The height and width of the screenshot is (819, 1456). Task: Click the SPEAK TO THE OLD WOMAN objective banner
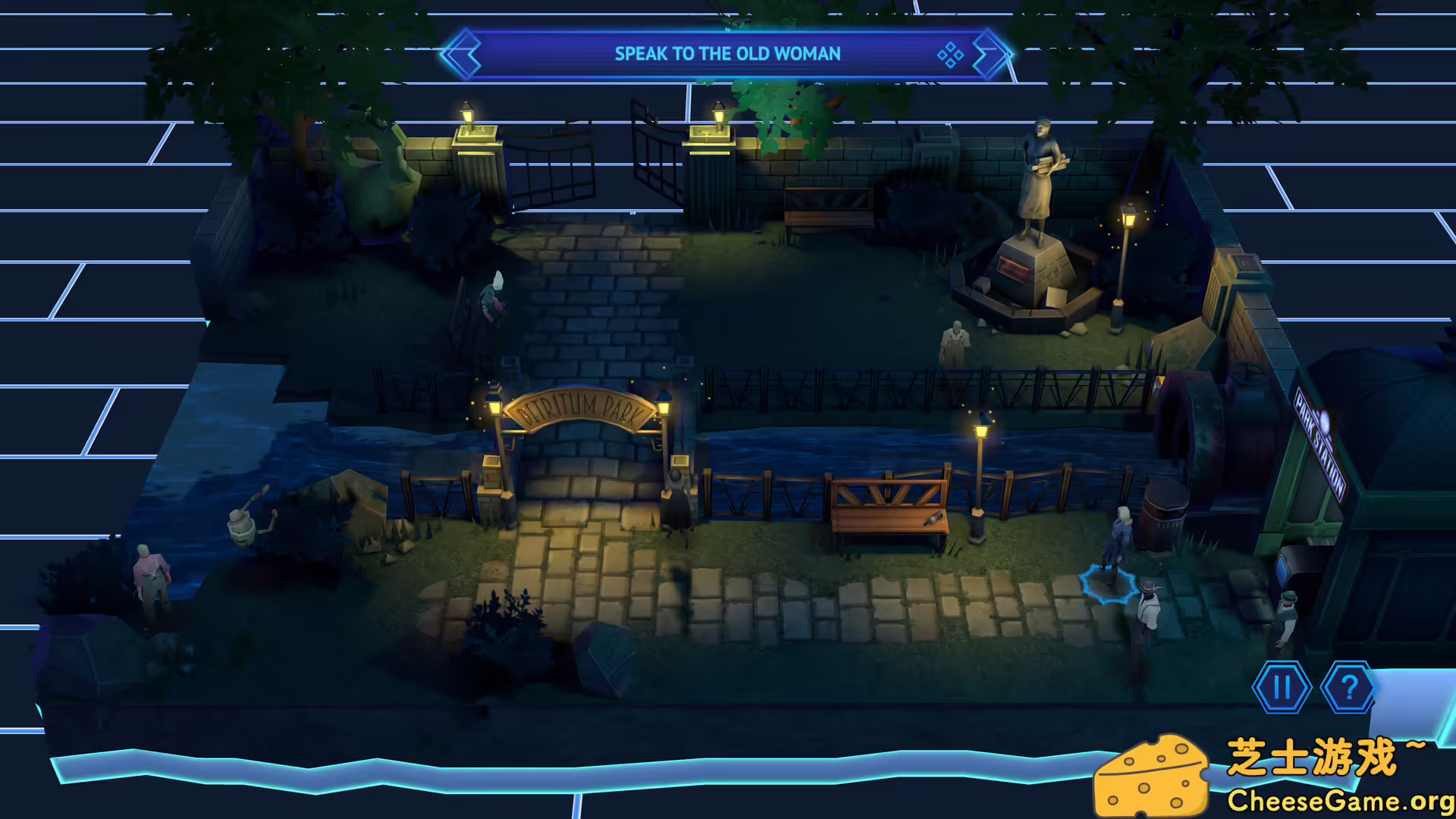tap(728, 53)
